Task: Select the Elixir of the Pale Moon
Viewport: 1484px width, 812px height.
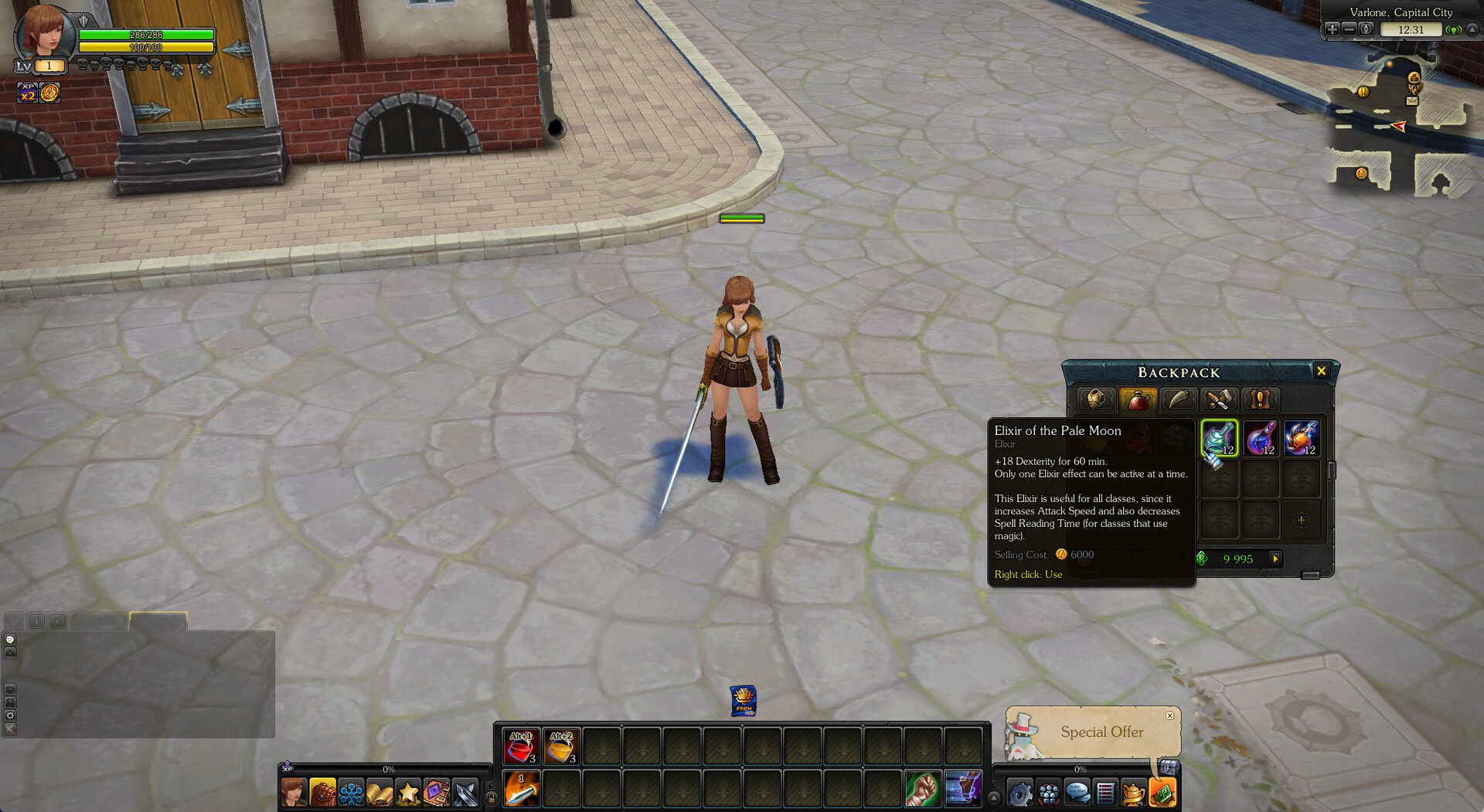Action: click(x=1219, y=438)
